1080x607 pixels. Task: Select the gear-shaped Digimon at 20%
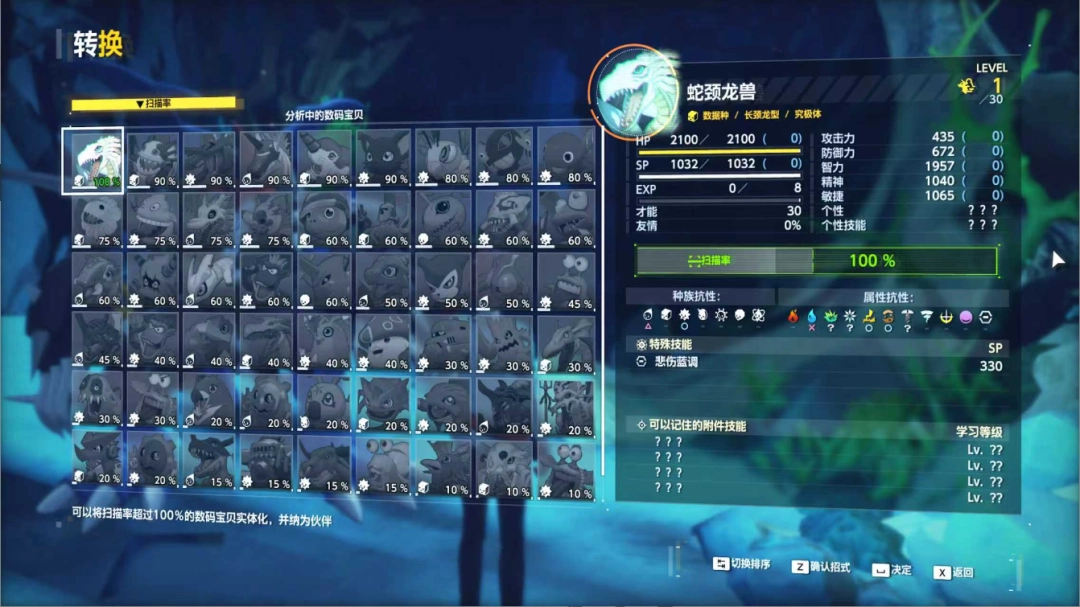point(153,460)
